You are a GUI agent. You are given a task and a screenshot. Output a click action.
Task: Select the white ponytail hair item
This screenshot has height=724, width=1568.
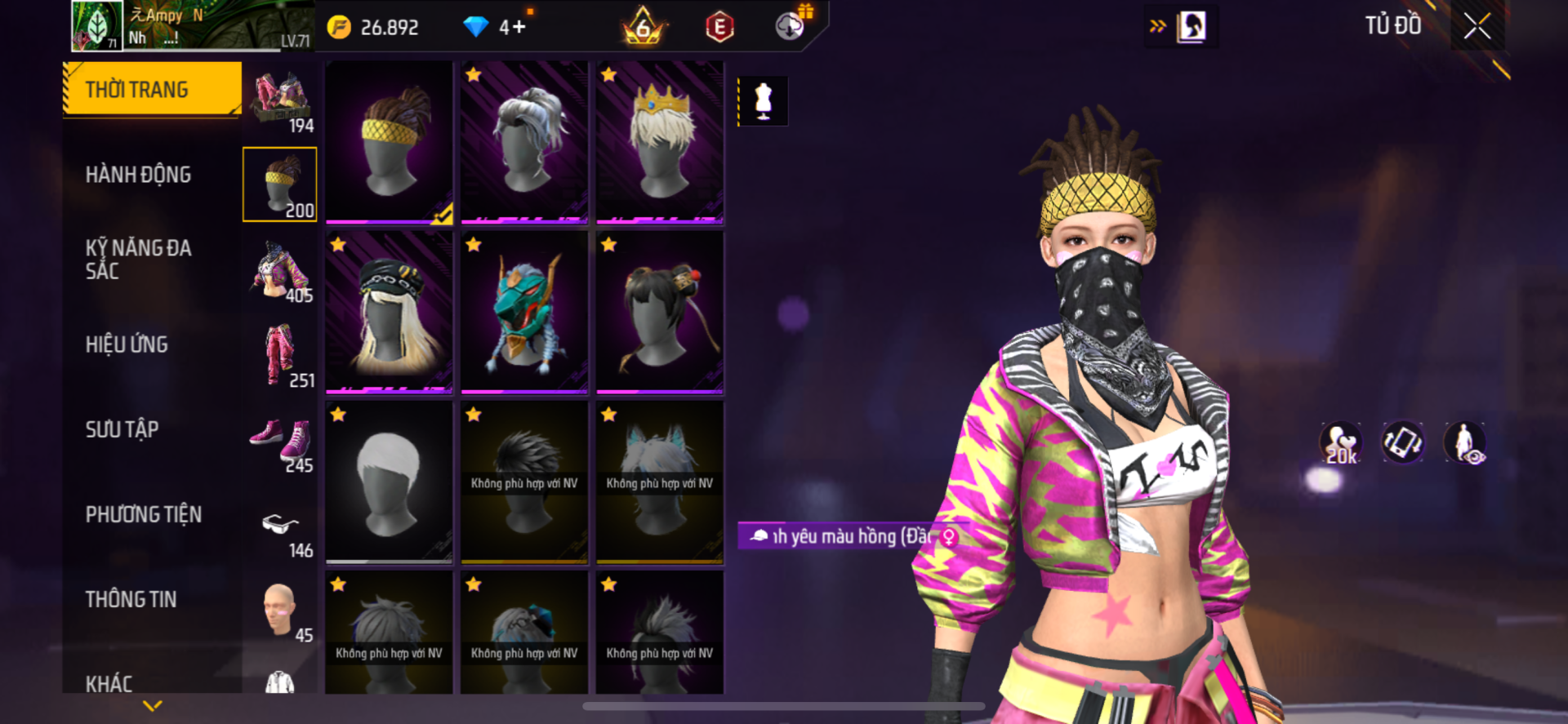524,140
